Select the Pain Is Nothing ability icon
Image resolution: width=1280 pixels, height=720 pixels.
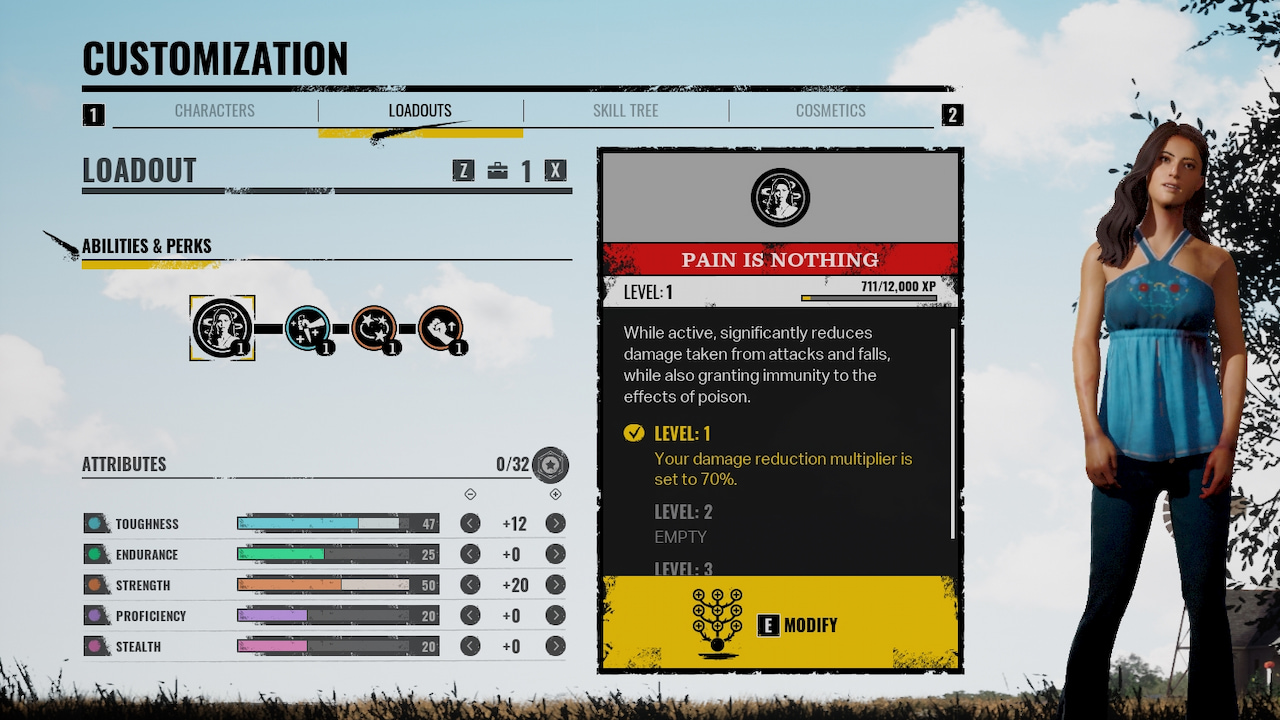tap(222, 327)
